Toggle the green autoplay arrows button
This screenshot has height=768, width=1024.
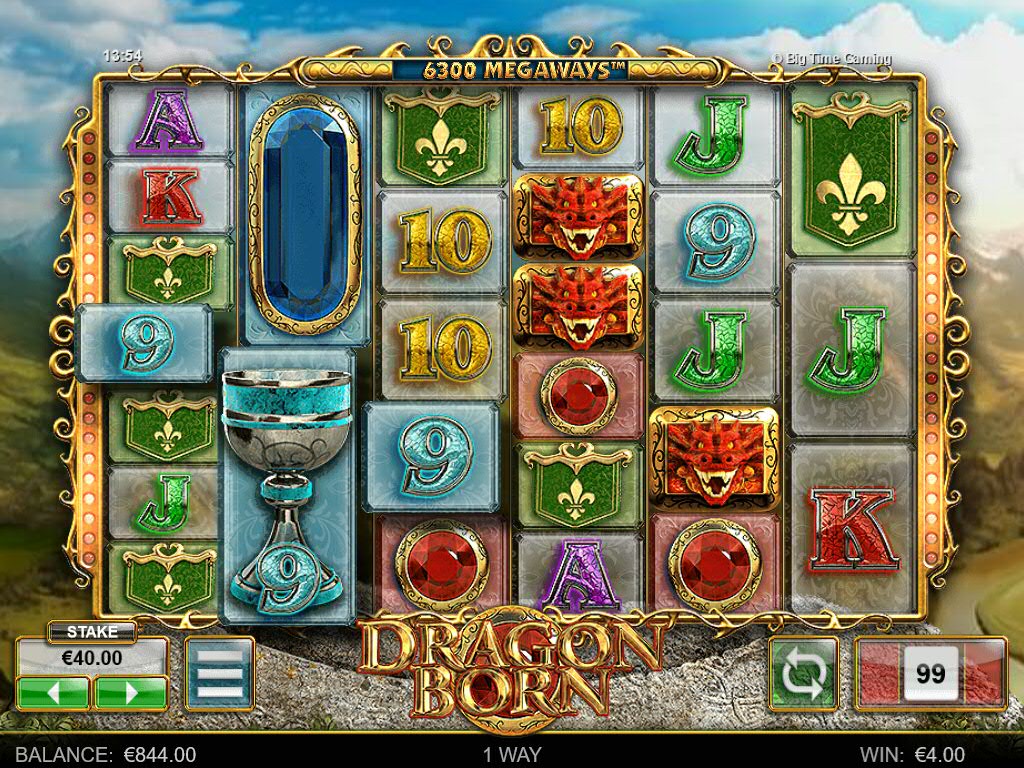(803, 674)
